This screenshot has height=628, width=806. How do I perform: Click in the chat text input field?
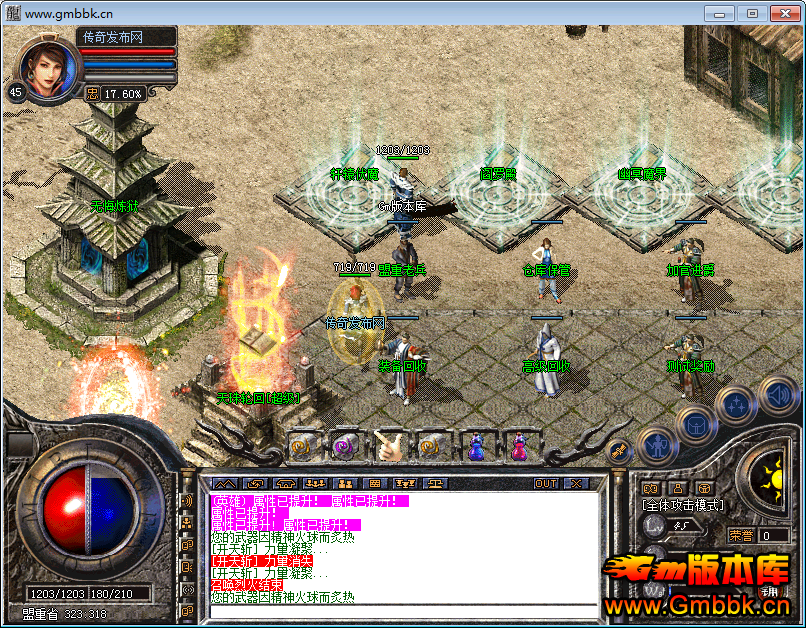click(400, 611)
